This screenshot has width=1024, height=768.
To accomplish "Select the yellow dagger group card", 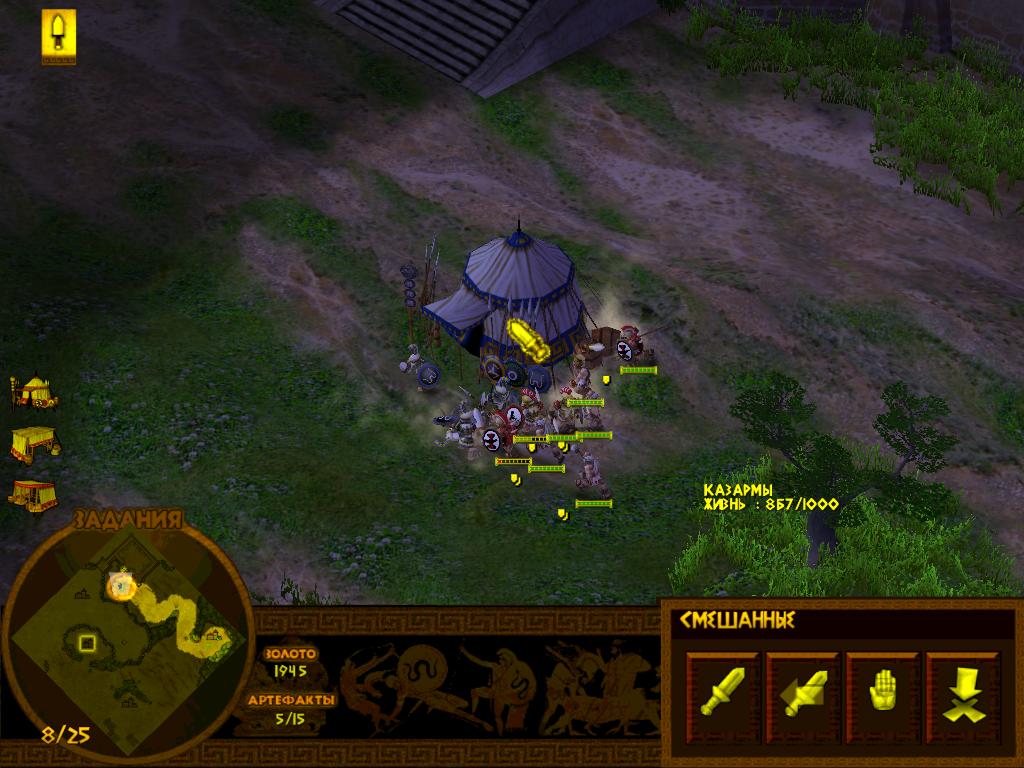I will tap(59, 36).
